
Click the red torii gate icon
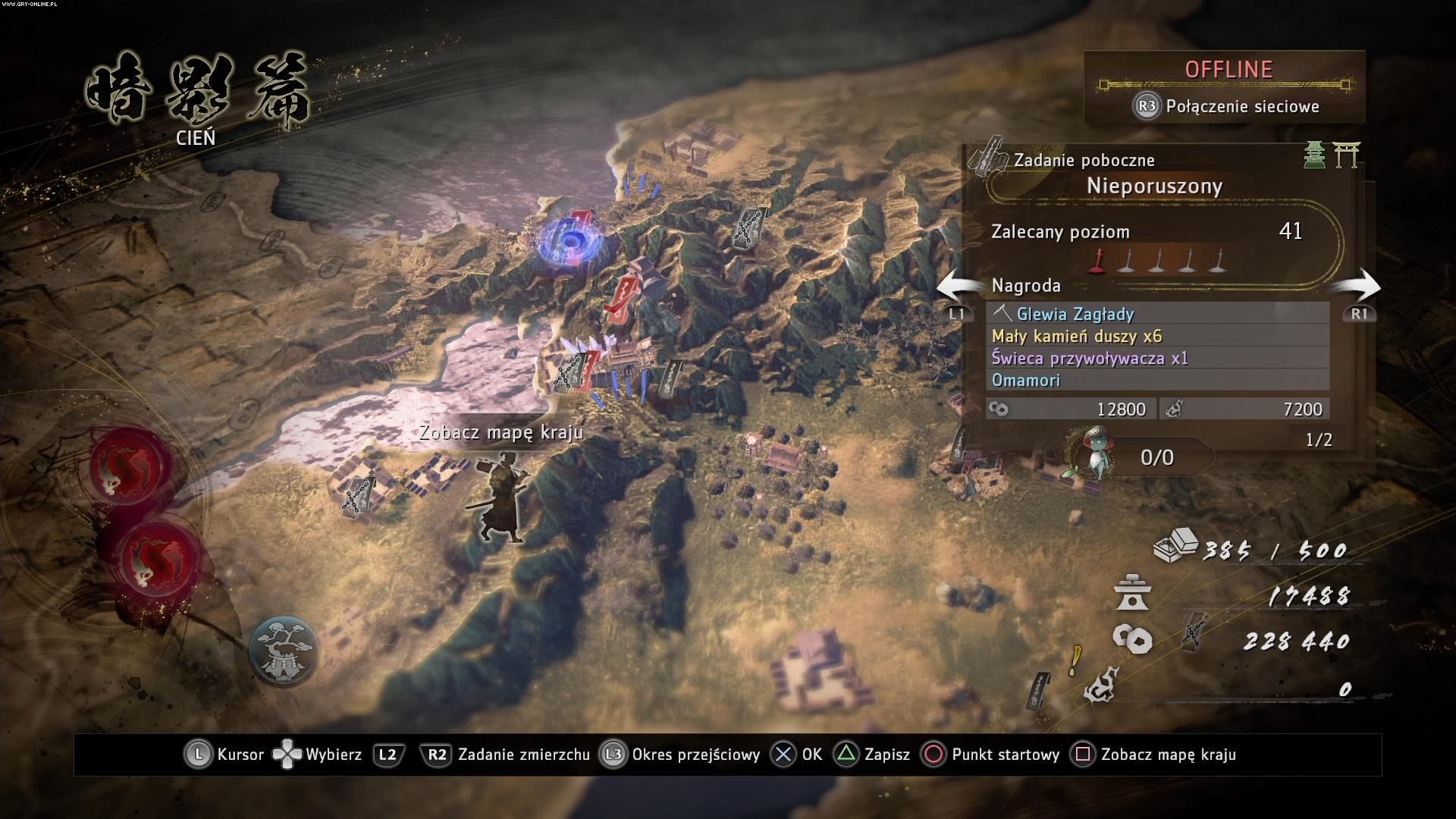click(x=1347, y=155)
